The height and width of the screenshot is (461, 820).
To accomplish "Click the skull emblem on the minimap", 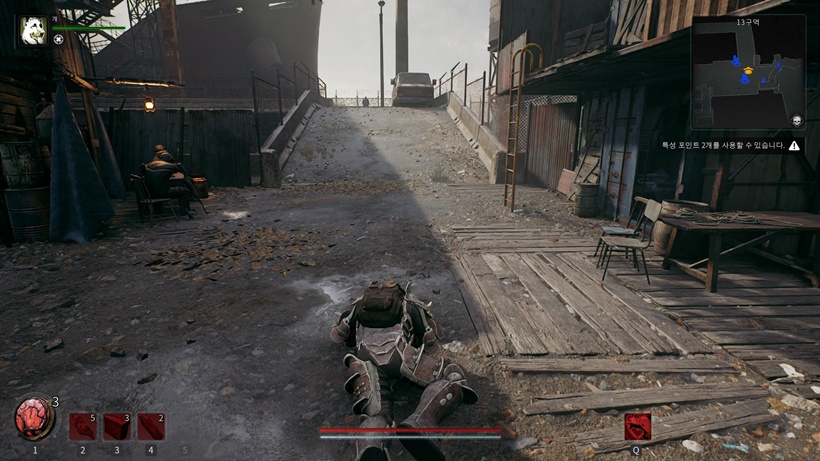I will click(x=797, y=121).
